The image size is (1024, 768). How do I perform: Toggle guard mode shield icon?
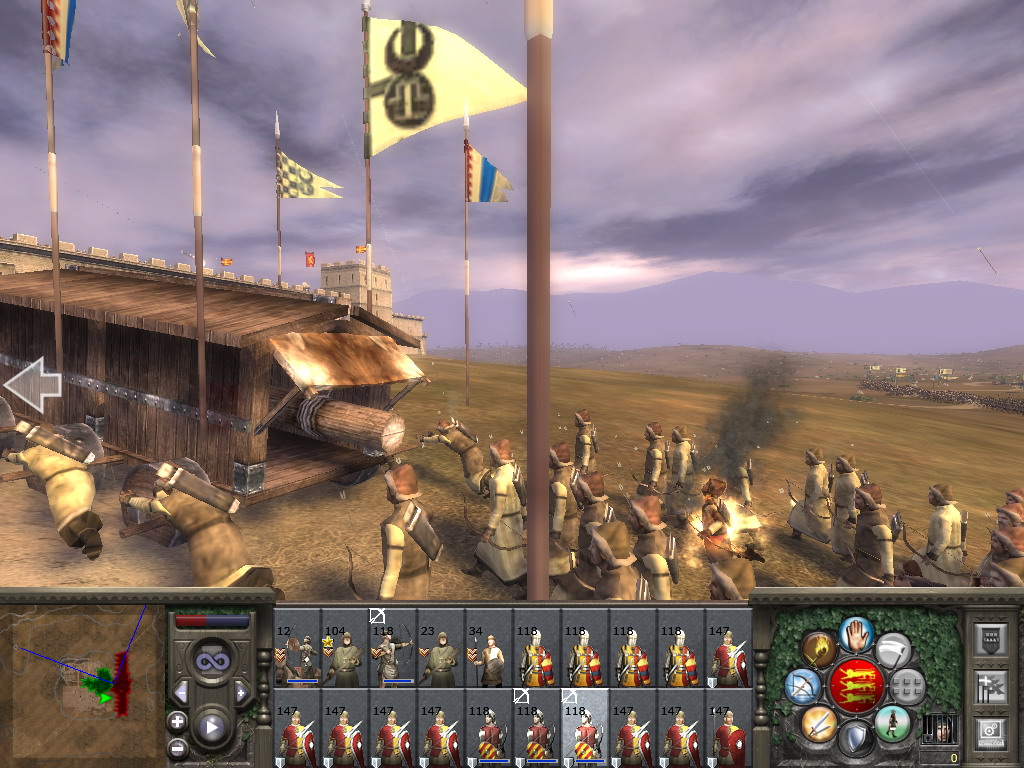(855, 739)
